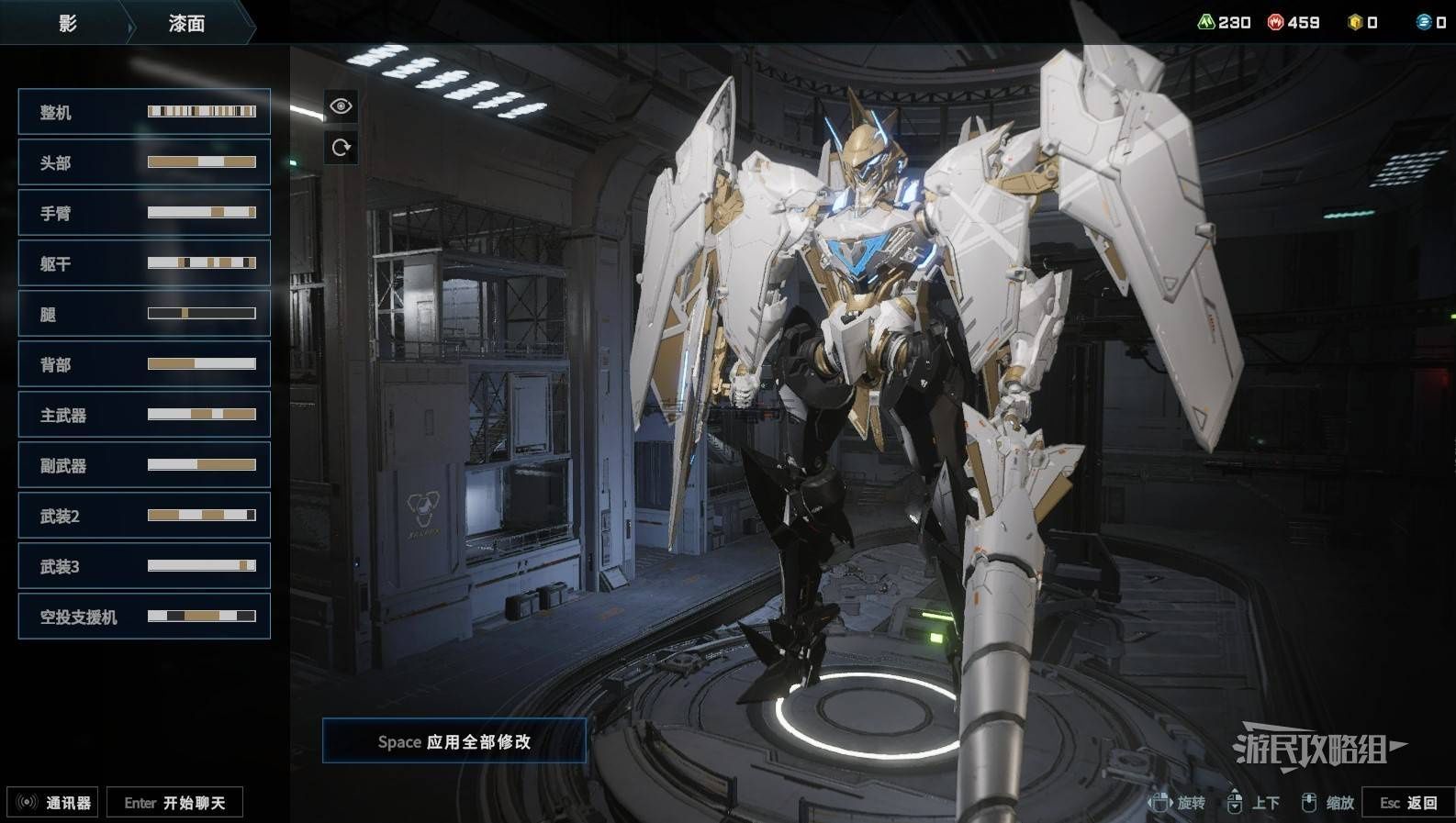Switch to the 漆面 tab
Image resolution: width=1456 pixels, height=823 pixels.
tap(186, 24)
